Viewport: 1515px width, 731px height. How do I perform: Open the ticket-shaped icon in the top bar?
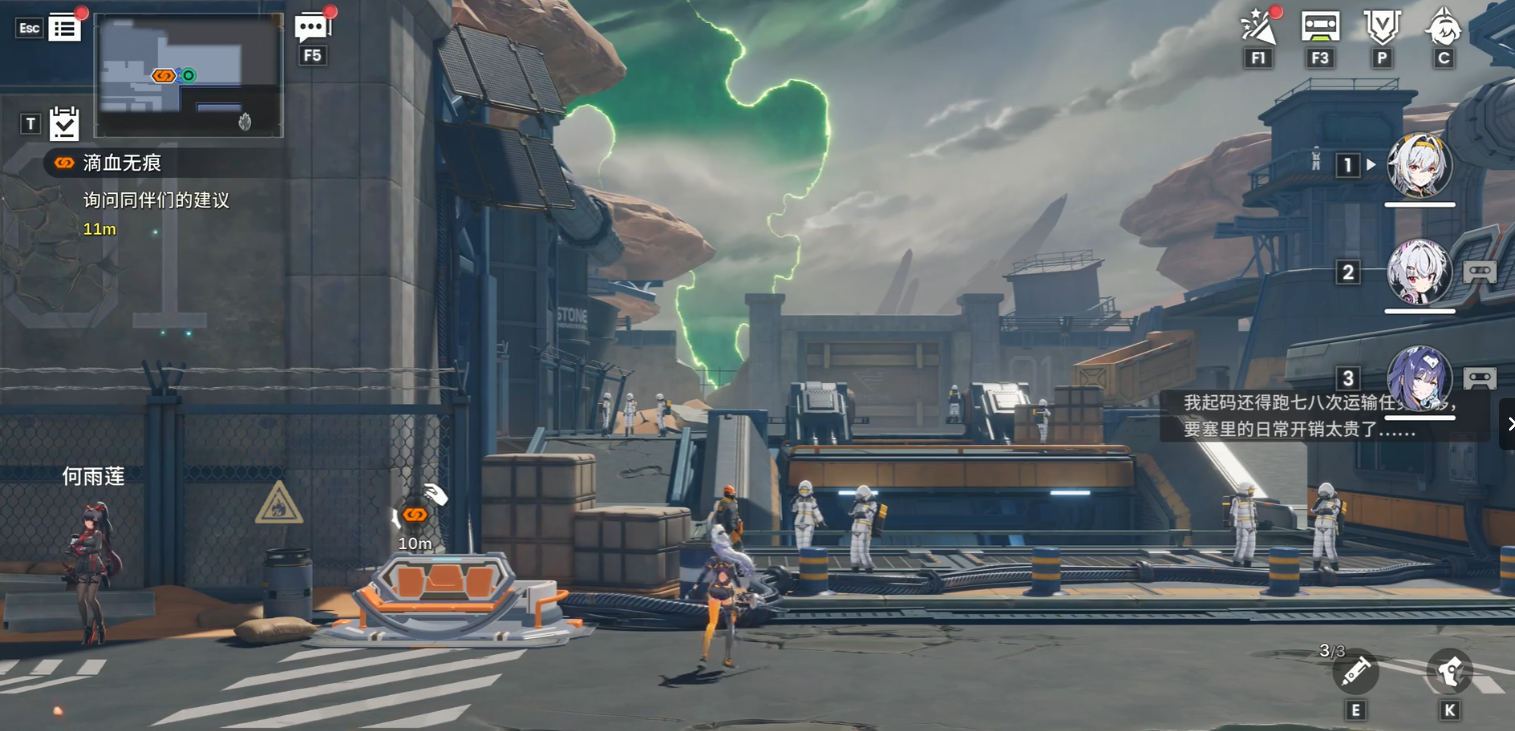click(1320, 27)
